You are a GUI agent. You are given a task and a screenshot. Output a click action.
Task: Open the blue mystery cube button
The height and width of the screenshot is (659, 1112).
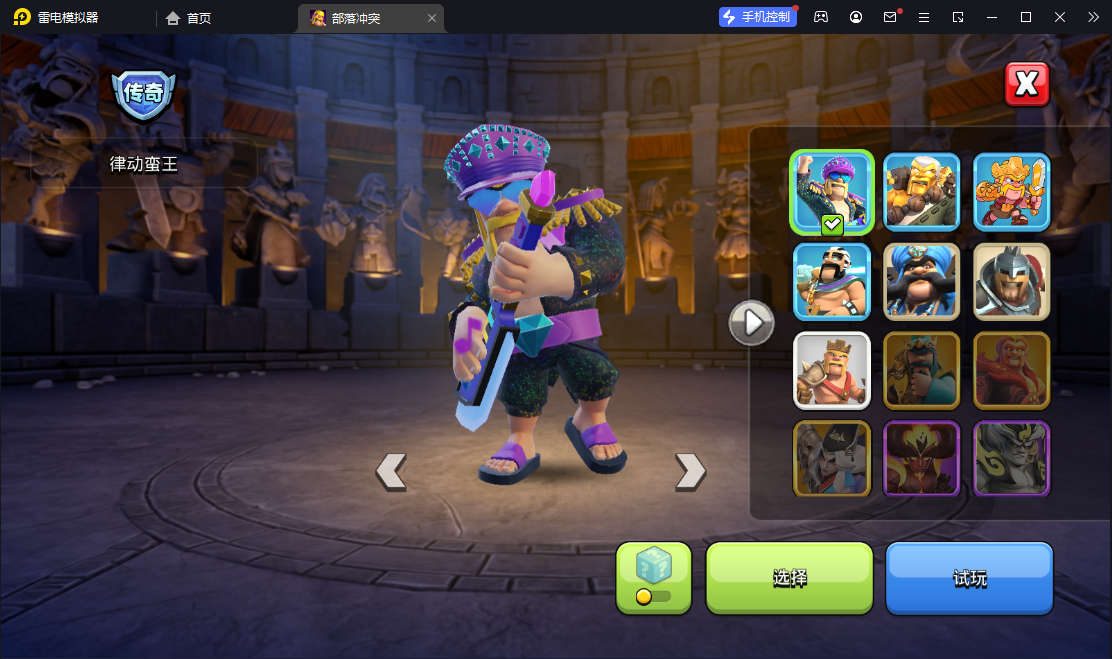[x=653, y=577]
